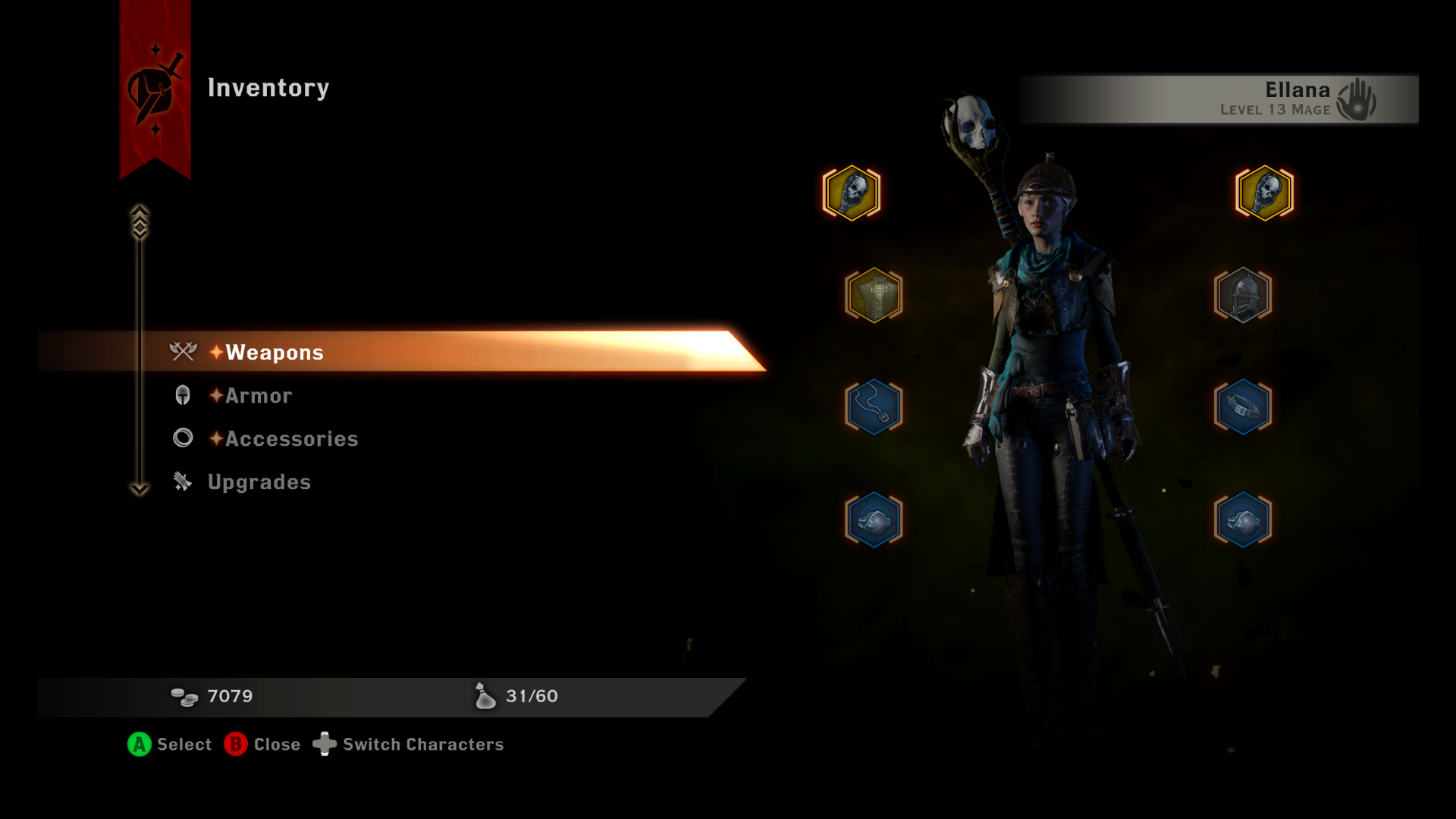The image size is (1456, 819).
Task: Open the belt equipment slot
Action: tap(1242, 406)
